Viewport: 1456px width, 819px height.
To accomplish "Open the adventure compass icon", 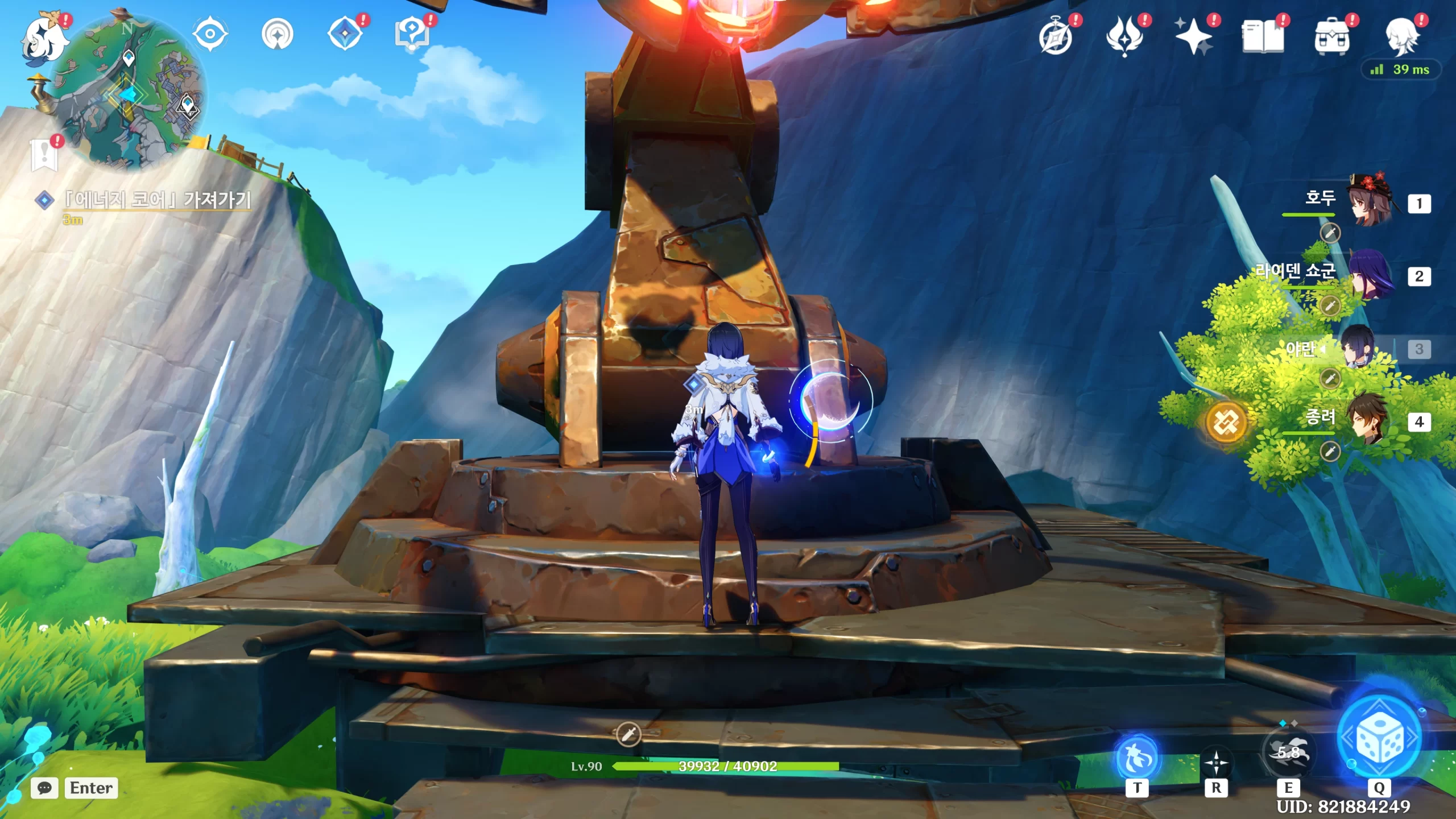I will 1056,38.
